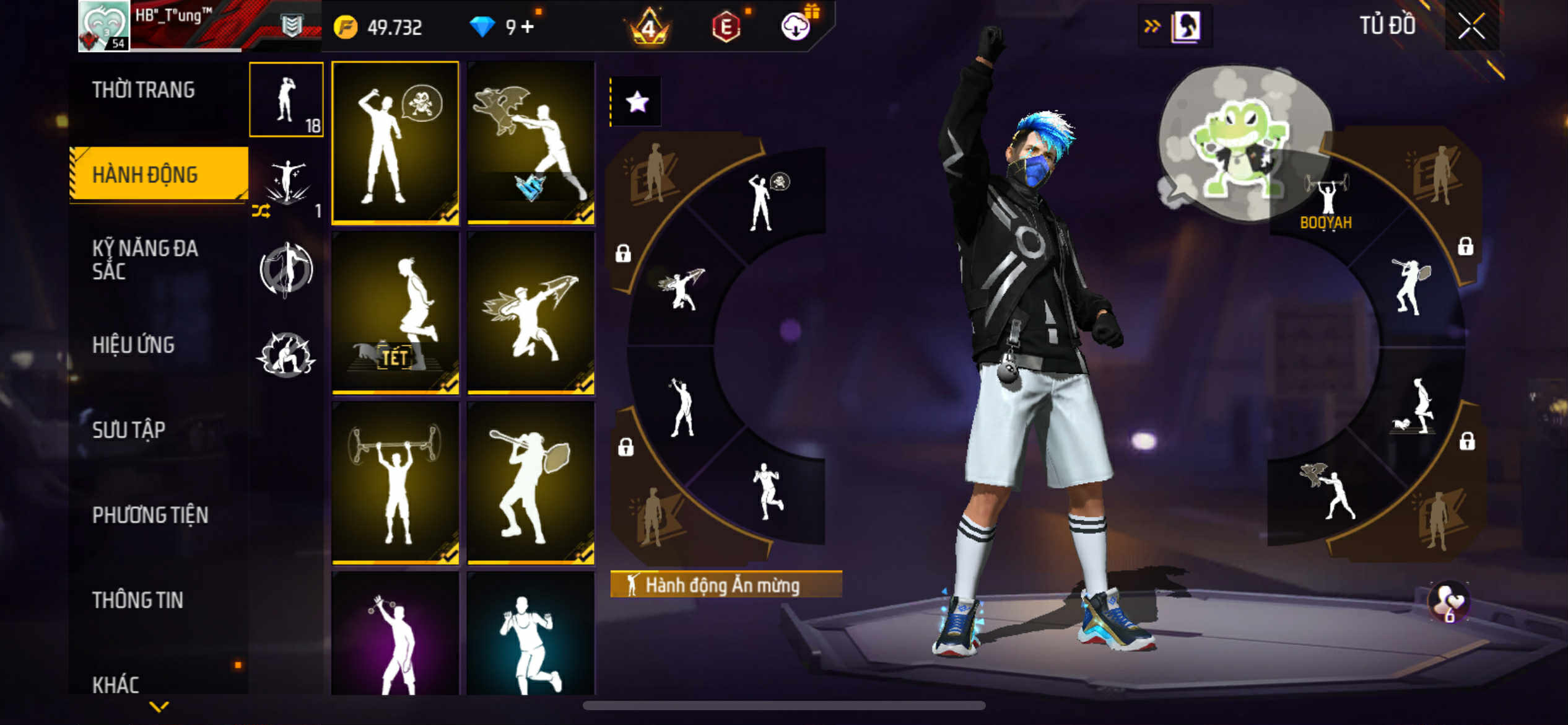Select the weightlifting barbell emote tile
This screenshot has width=1568, height=725.
395,482
